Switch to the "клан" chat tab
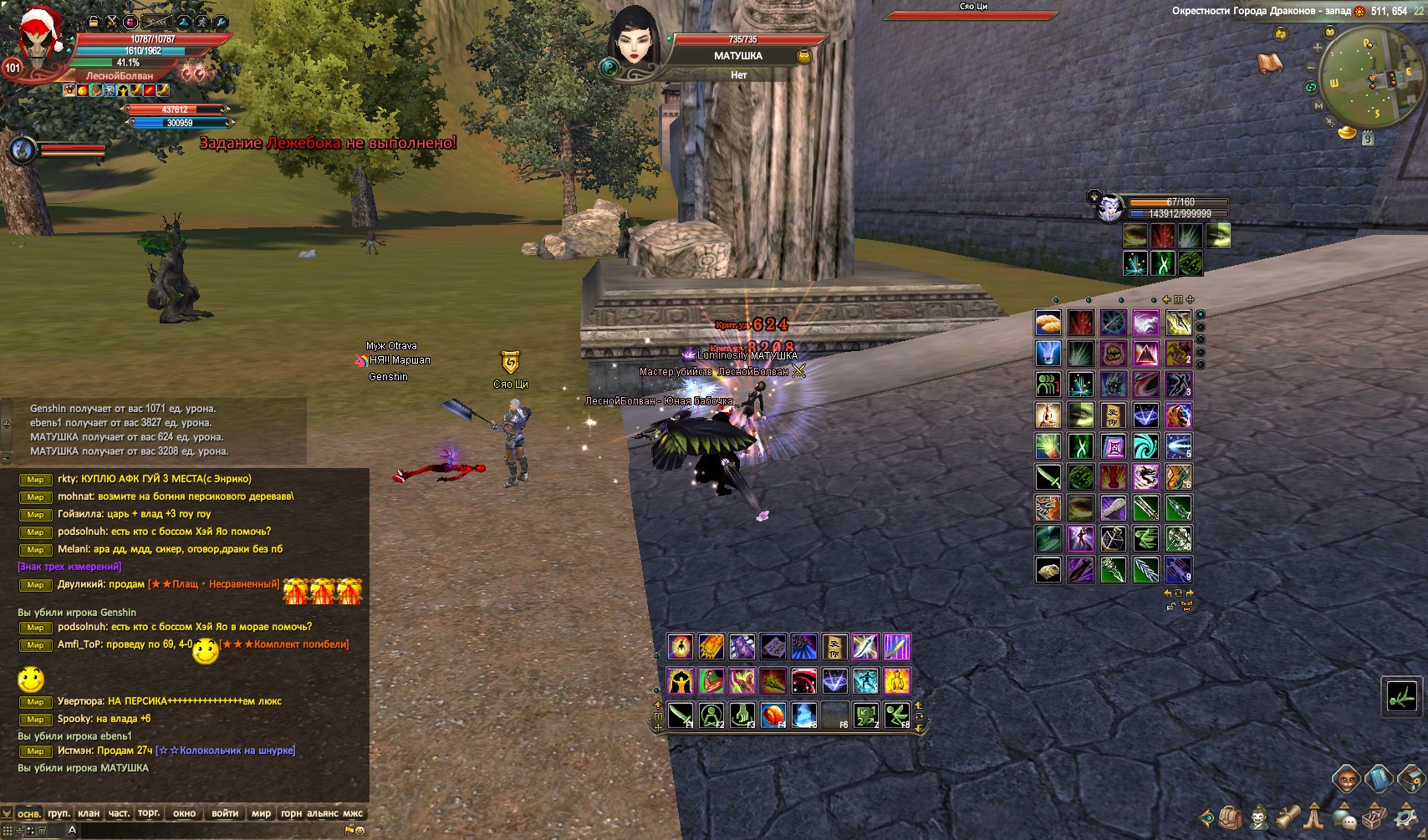The height and width of the screenshot is (840, 1428). [x=88, y=813]
